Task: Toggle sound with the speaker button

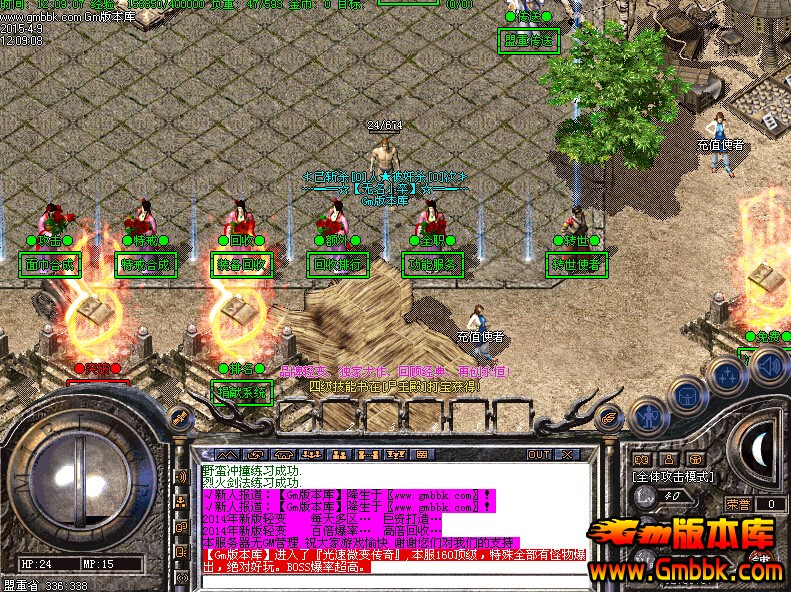Action: (x=768, y=367)
